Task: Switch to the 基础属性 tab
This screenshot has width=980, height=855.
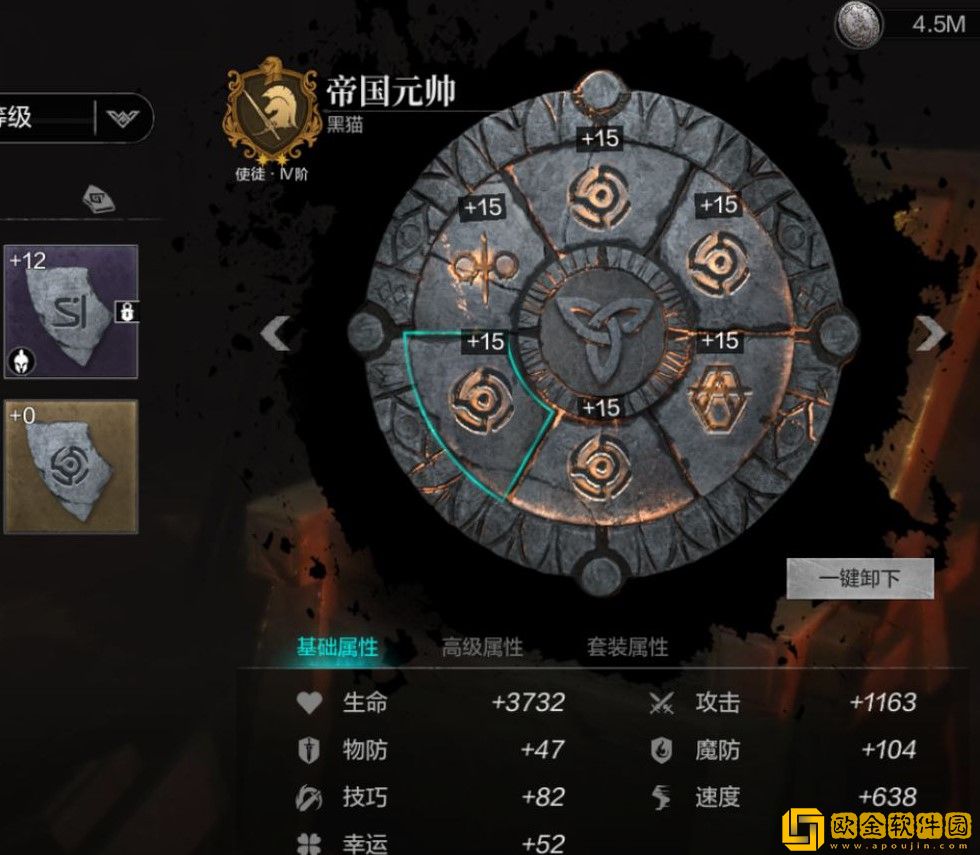Action: (x=337, y=648)
